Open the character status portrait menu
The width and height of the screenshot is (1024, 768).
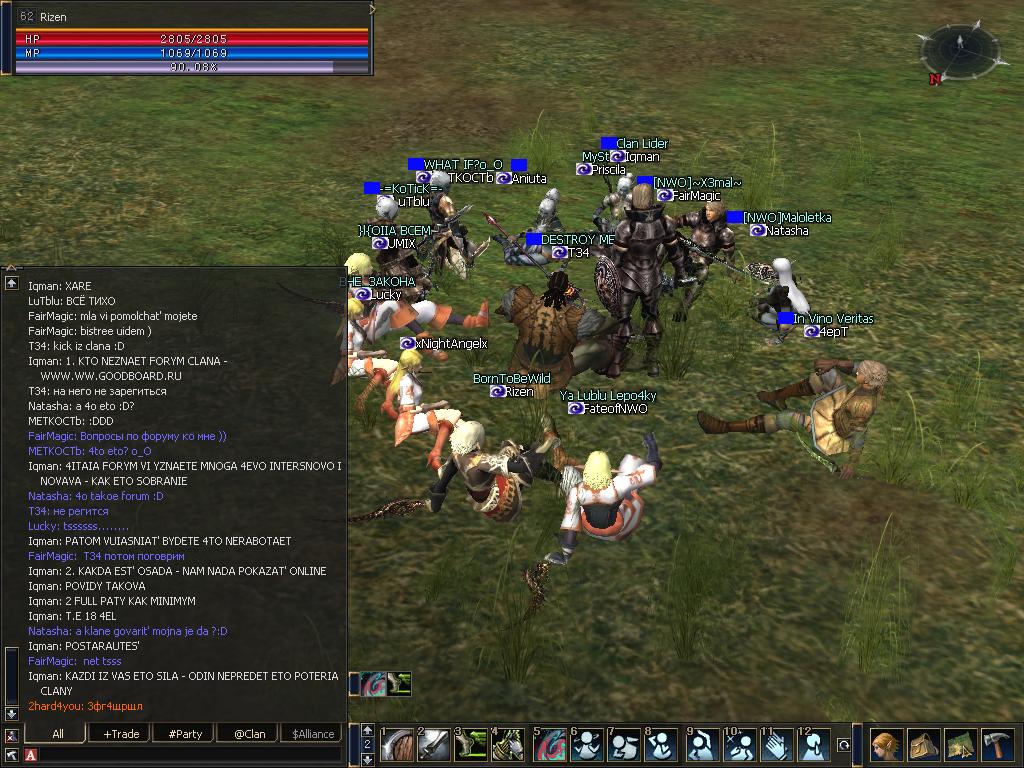[x=886, y=745]
